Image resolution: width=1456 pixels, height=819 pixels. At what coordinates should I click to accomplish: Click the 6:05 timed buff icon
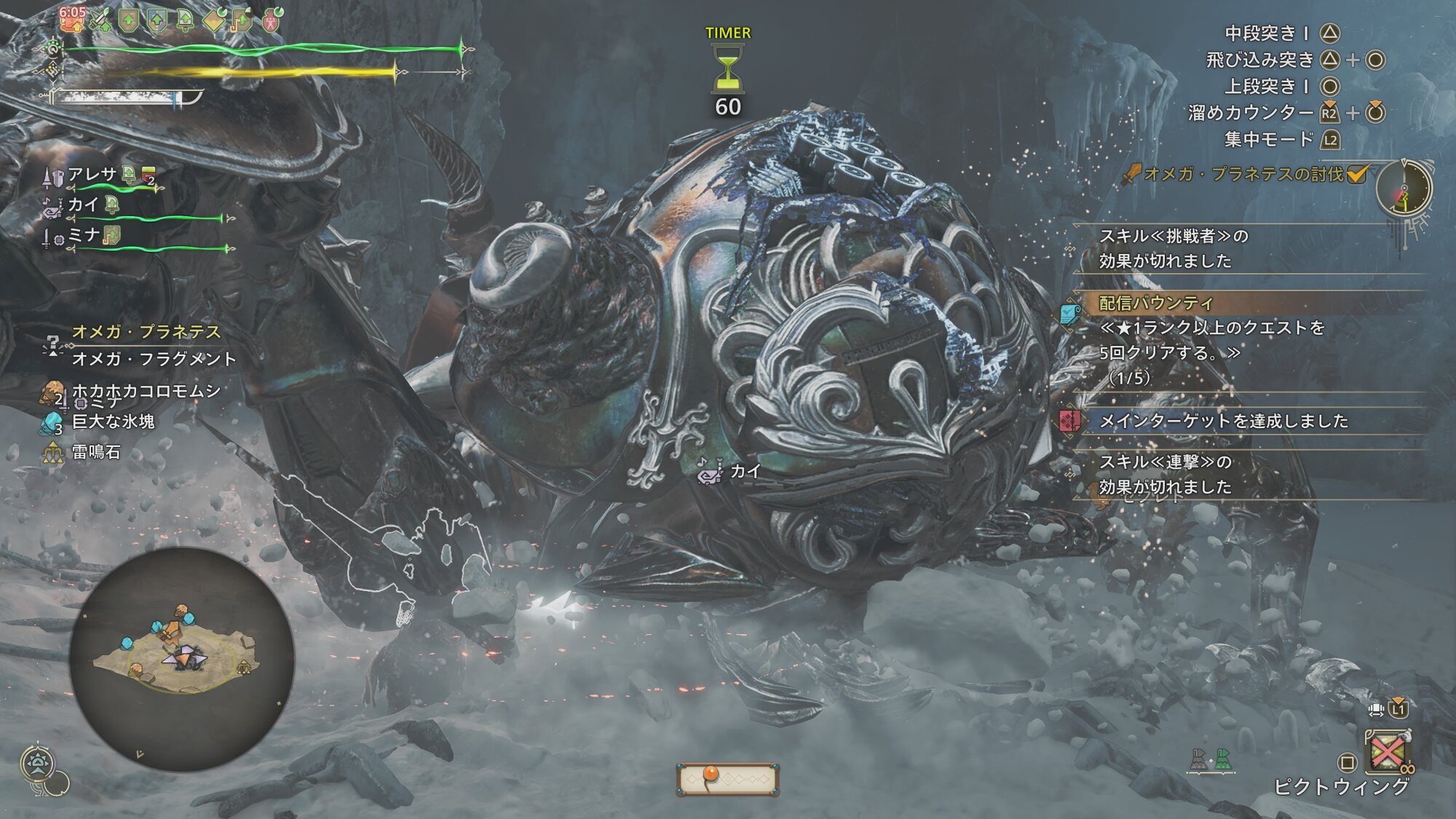(72, 20)
